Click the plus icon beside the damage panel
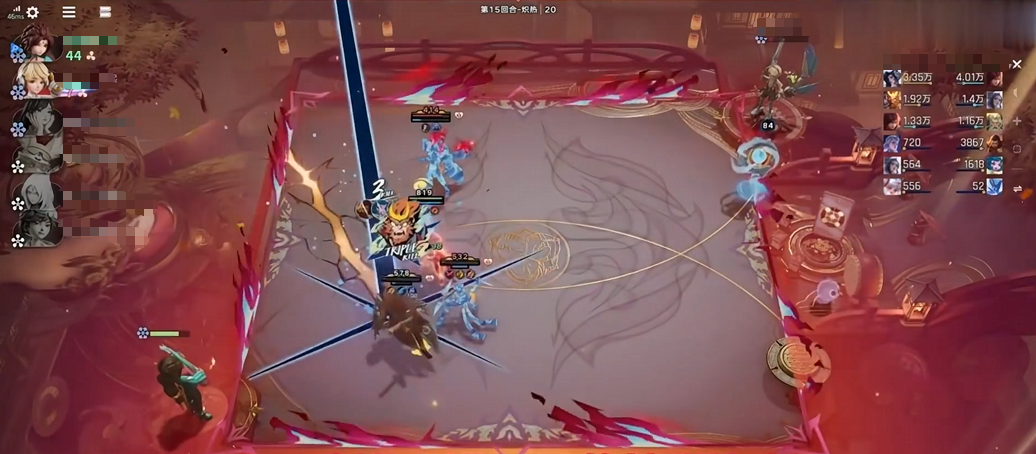 point(1016,121)
